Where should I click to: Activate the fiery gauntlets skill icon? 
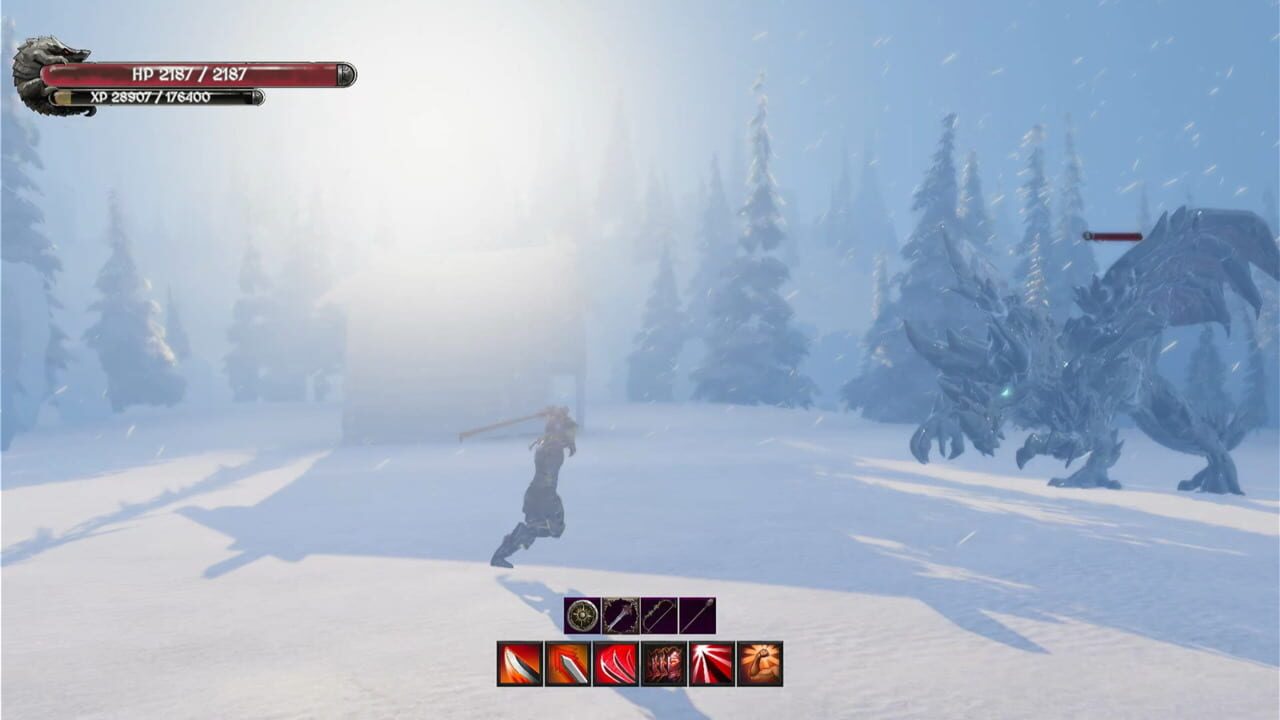click(x=662, y=662)
